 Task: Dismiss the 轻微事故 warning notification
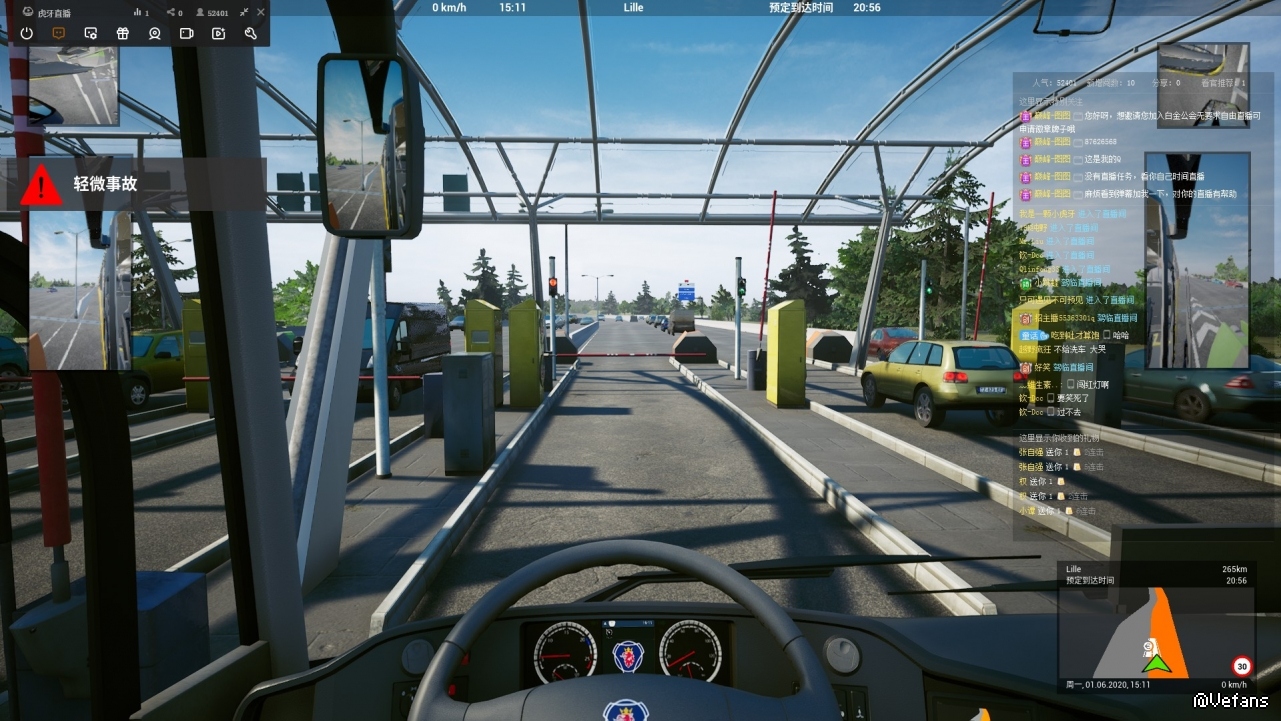click(136, 184)
